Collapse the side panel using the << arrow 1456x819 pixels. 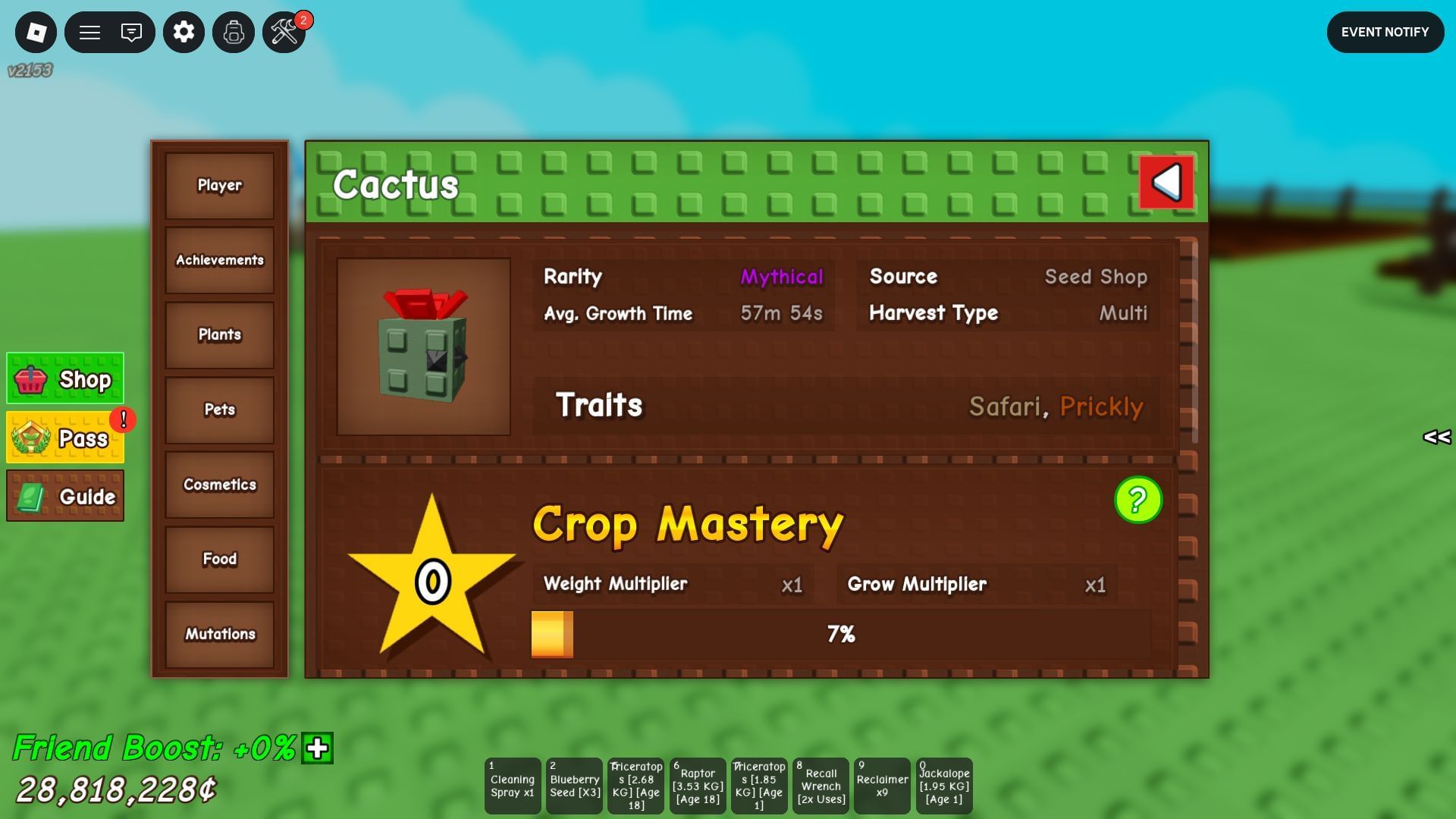click(1435, 437)
